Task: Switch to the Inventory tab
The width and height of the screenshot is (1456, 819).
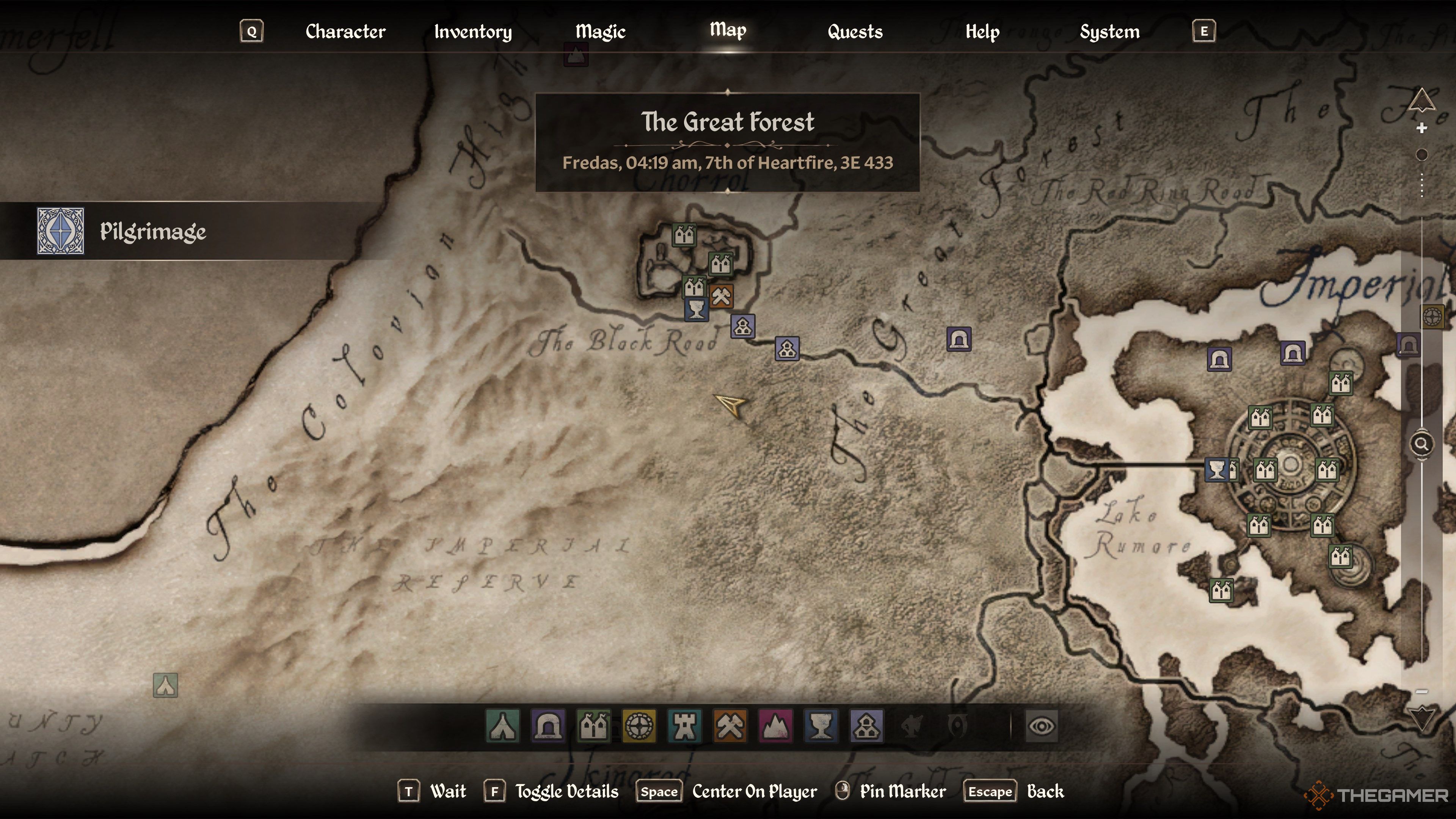Action: pyautogui.click(x=472, y=31)
